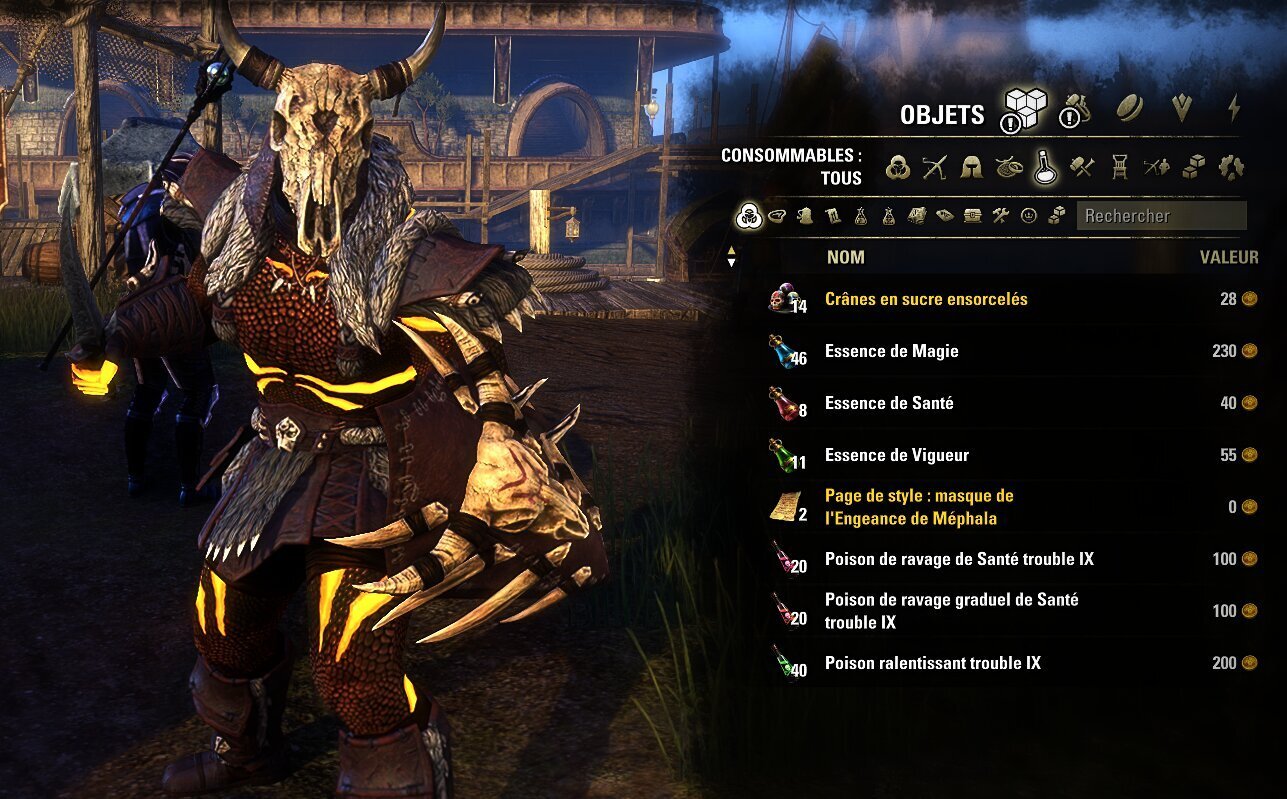The image size is (1287, 799).
Task: Open the Objets cubes inventory tab
Action: pos(1025,108)
